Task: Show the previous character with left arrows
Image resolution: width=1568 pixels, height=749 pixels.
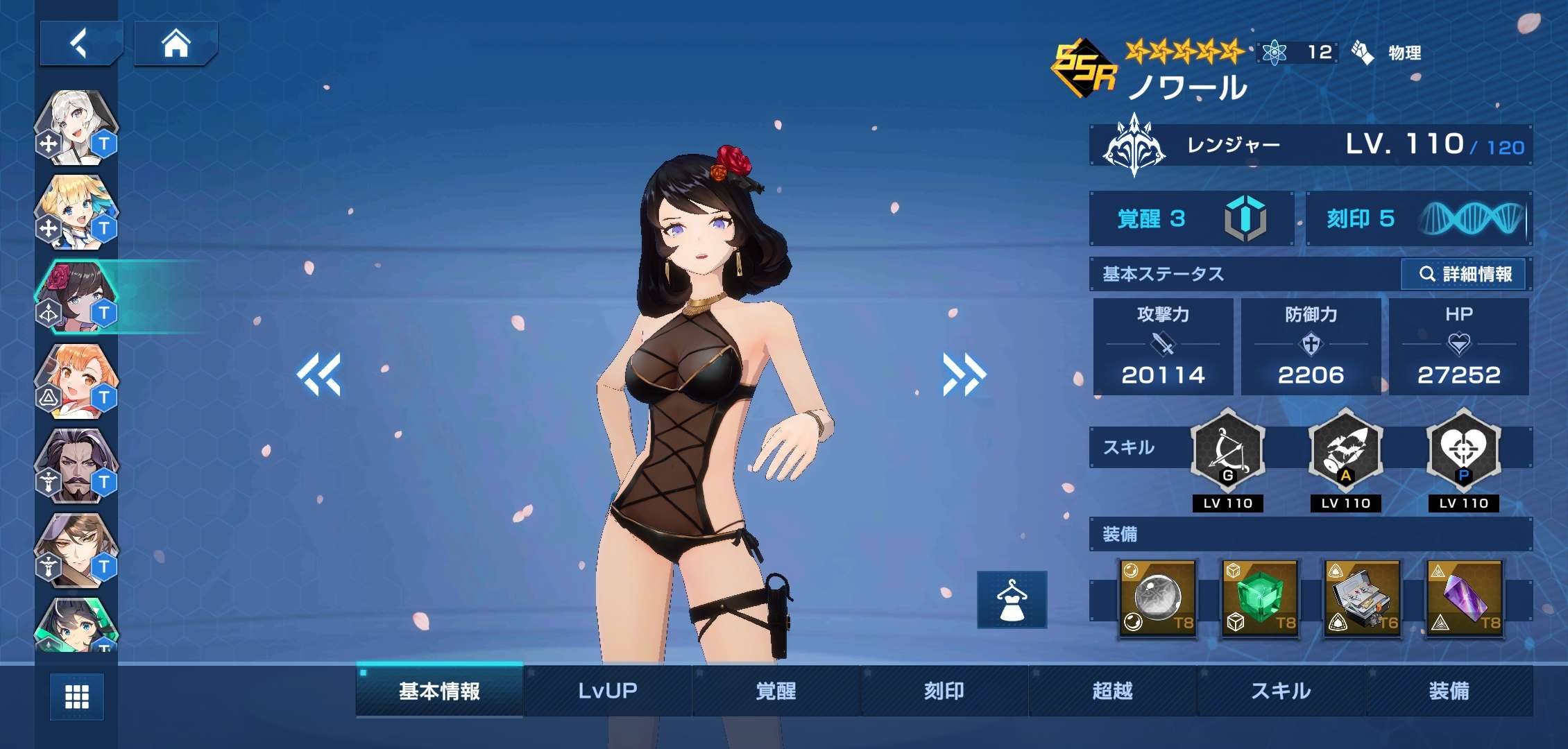Action: point(319,374)
